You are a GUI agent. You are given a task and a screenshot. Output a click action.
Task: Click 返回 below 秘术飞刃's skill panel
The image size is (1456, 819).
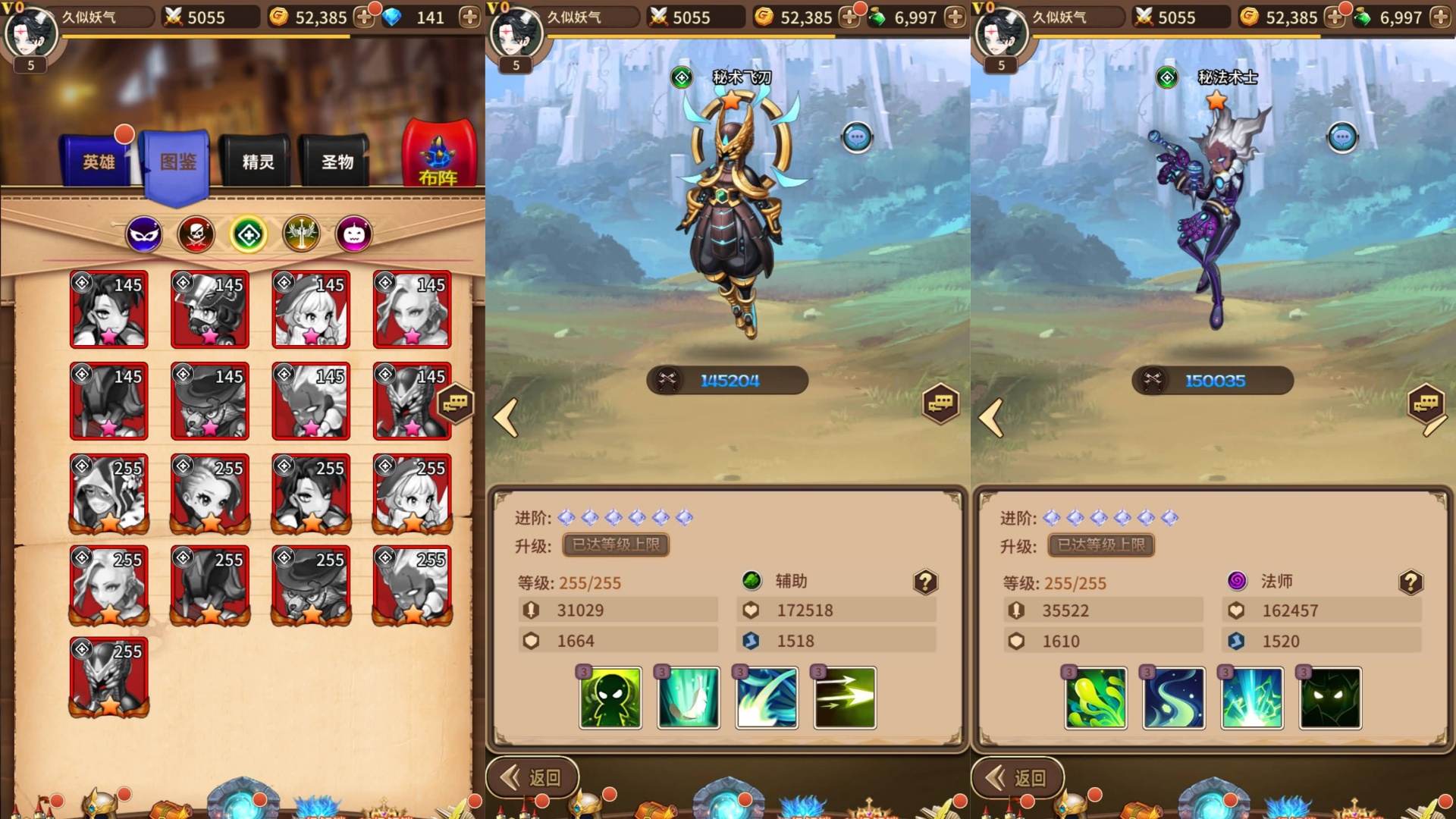[x=533, y=777]
